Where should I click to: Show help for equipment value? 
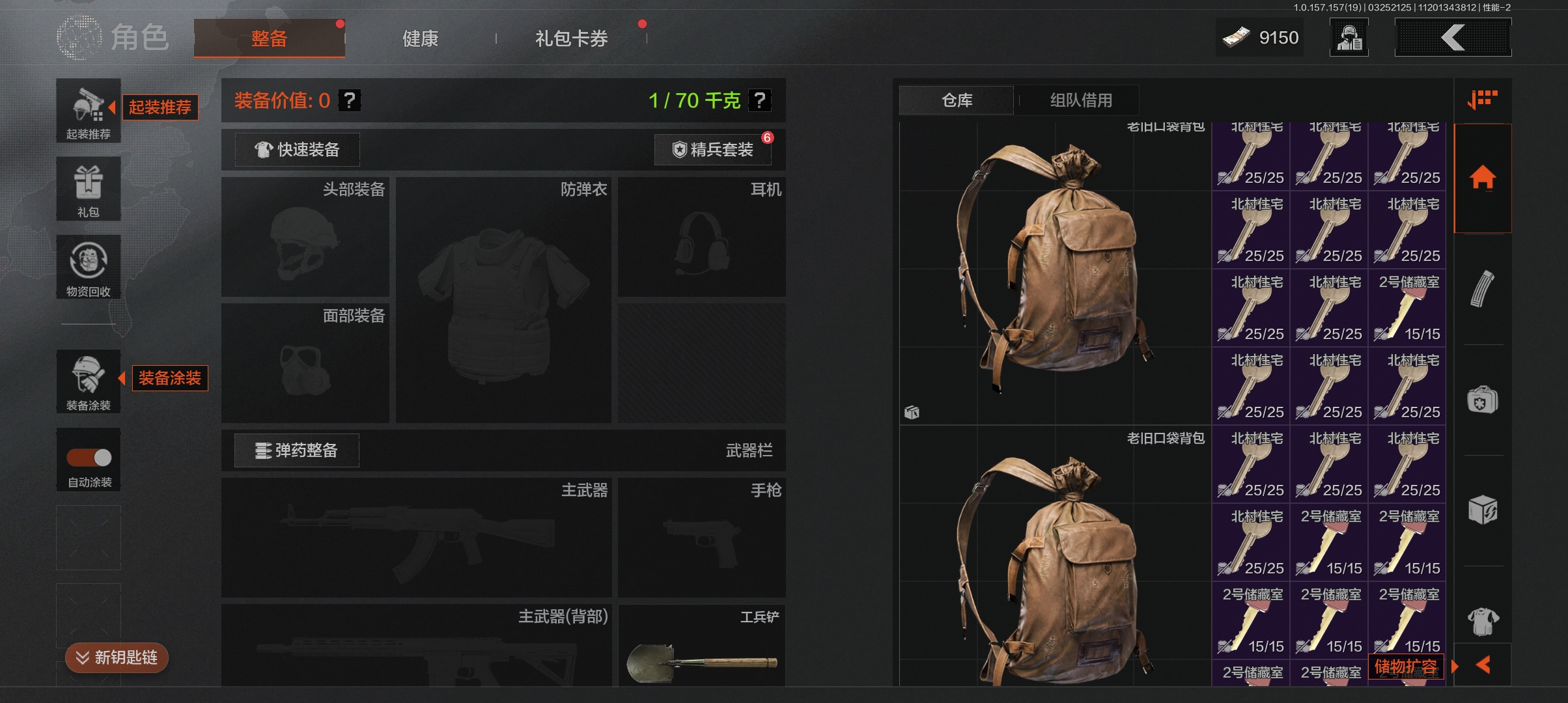350,100
